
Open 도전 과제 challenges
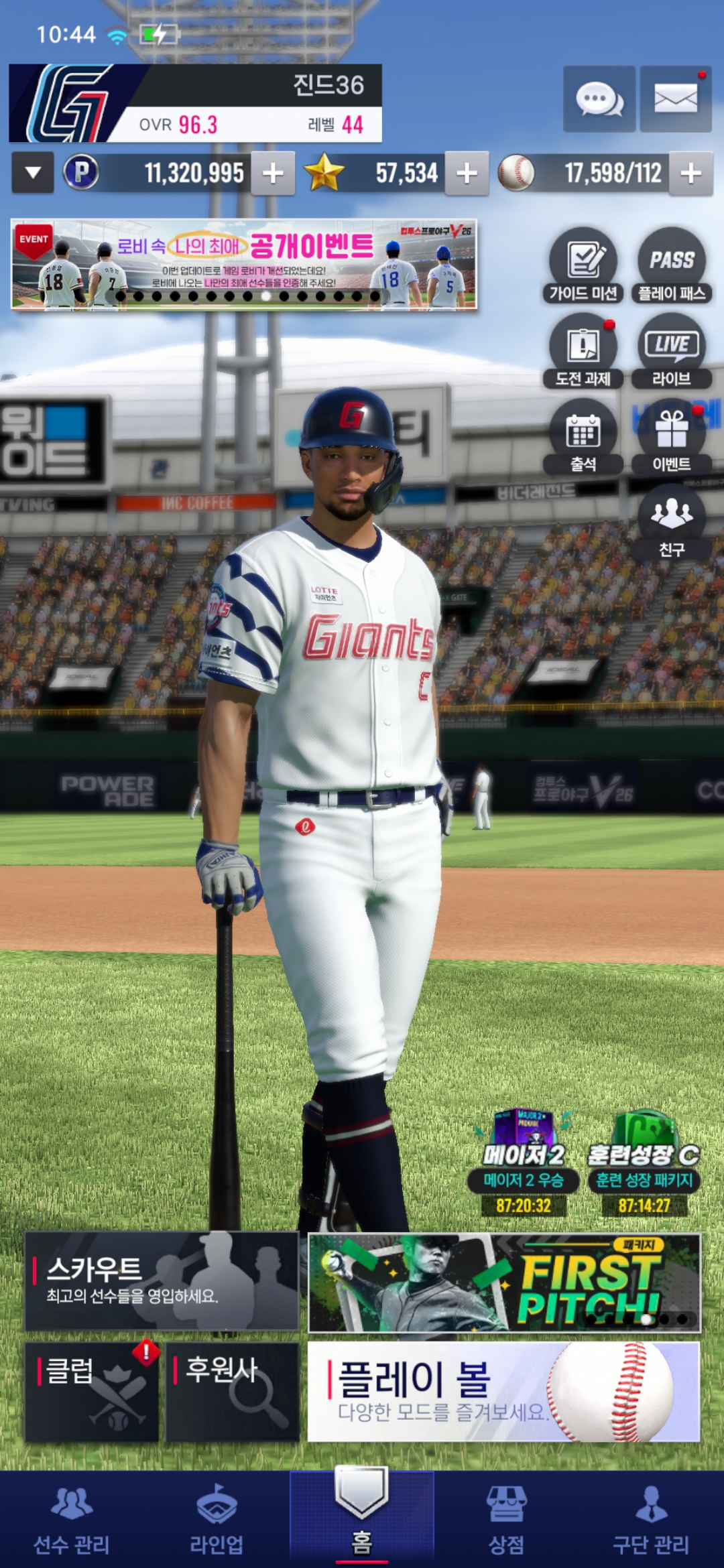click(583, 351)
